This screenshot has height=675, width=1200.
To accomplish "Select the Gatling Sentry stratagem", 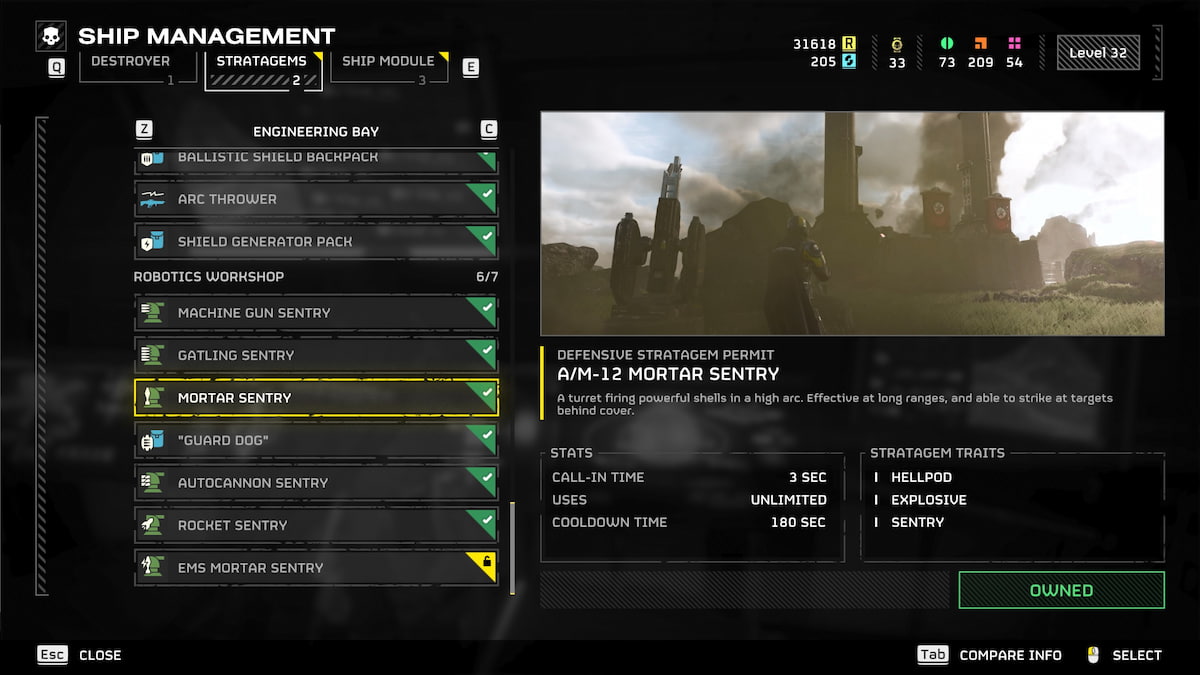I will coord(315,355).
